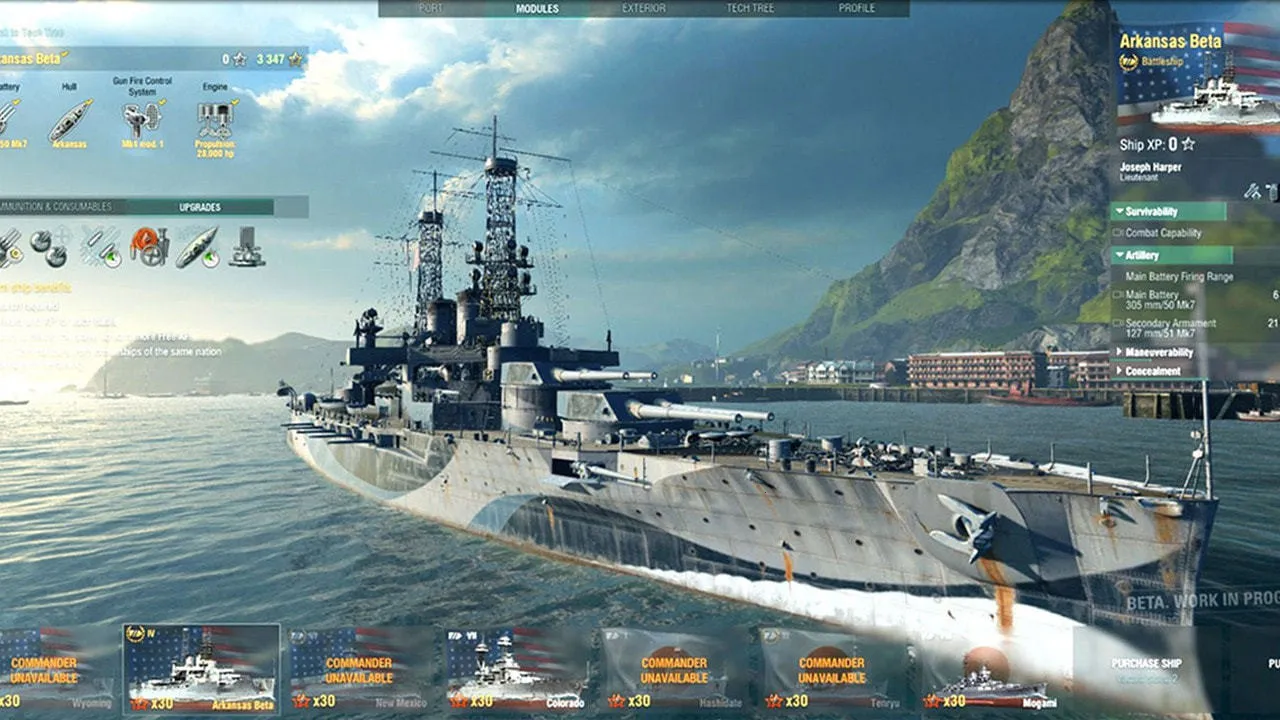Collapse the Survivability stats section

click(x=1168, y=212)
